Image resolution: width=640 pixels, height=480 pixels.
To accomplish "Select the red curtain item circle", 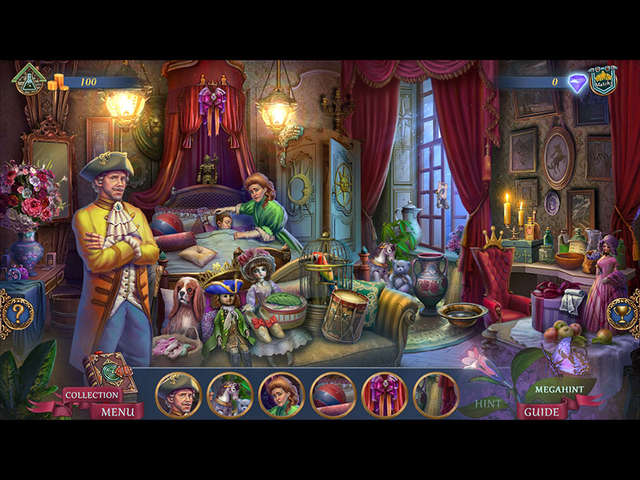I will click(x=436, y=394).
